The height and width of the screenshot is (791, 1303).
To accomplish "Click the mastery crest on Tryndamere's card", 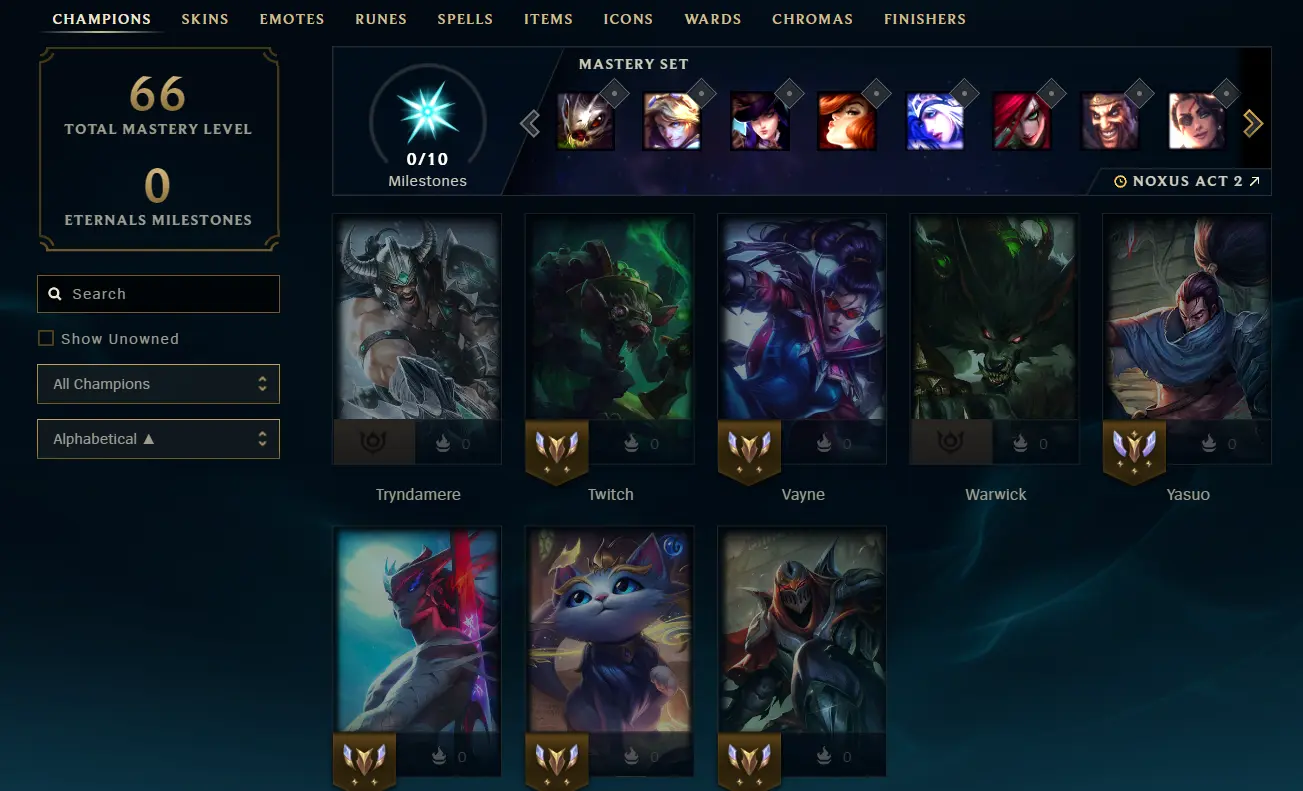I will coord(373,443).
